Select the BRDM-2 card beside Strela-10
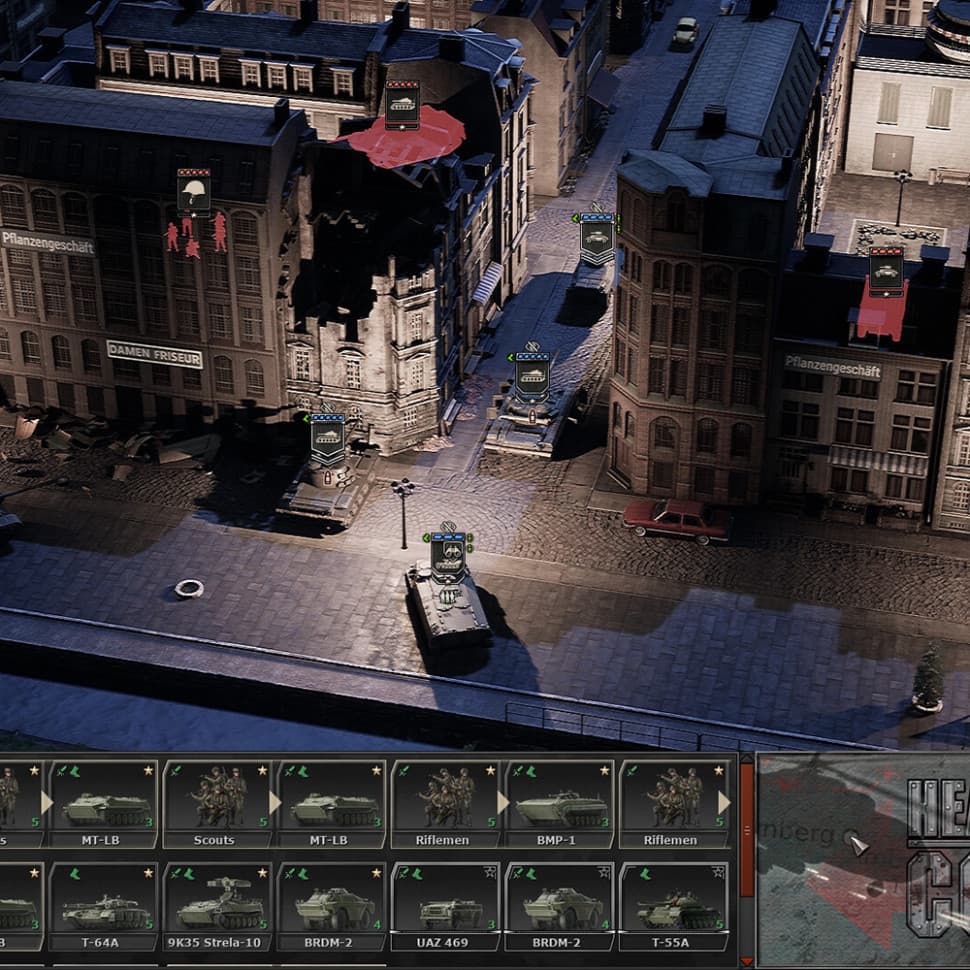The width and height of the screenshot is (970, 970). 331,906
